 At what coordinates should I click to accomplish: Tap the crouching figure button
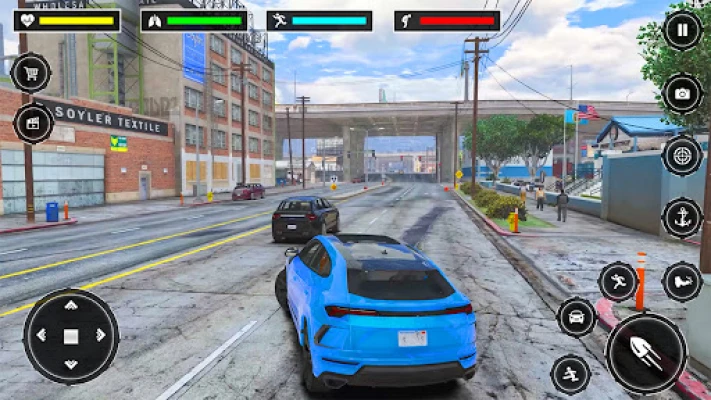[571, 374]
